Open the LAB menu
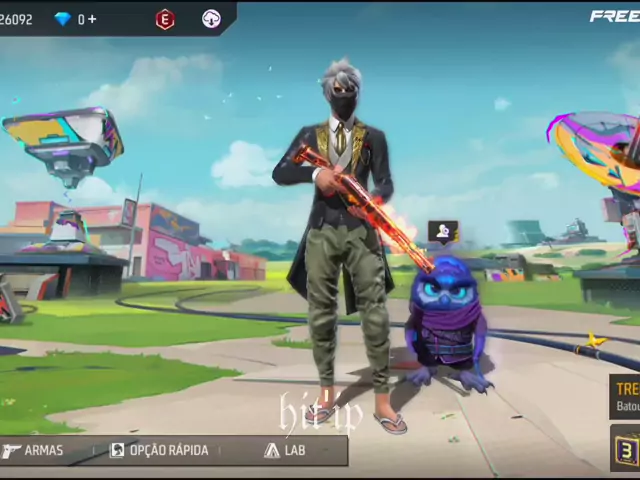 (285, 451)
